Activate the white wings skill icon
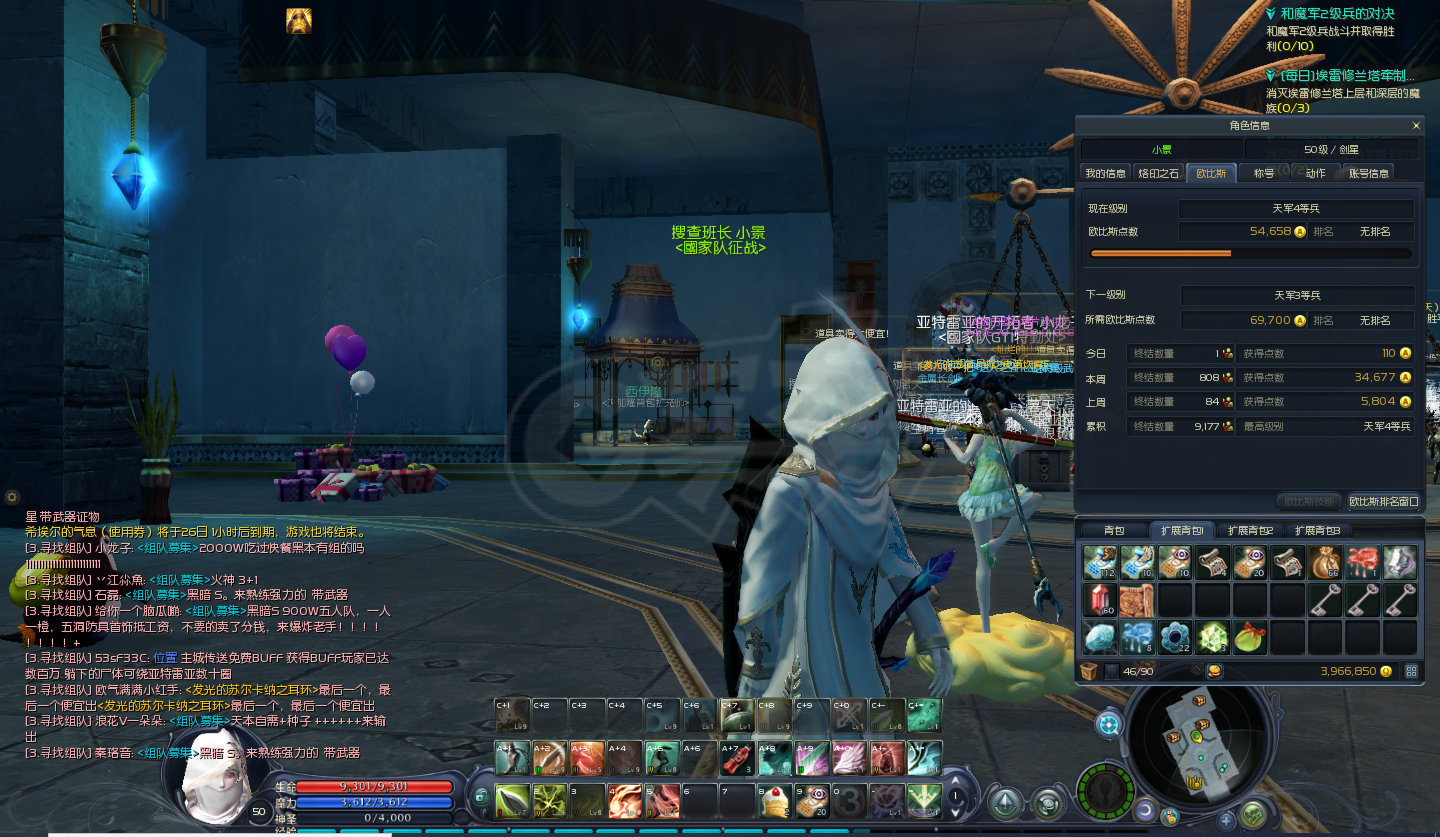The image size is (1440, 837). (848, 759)
